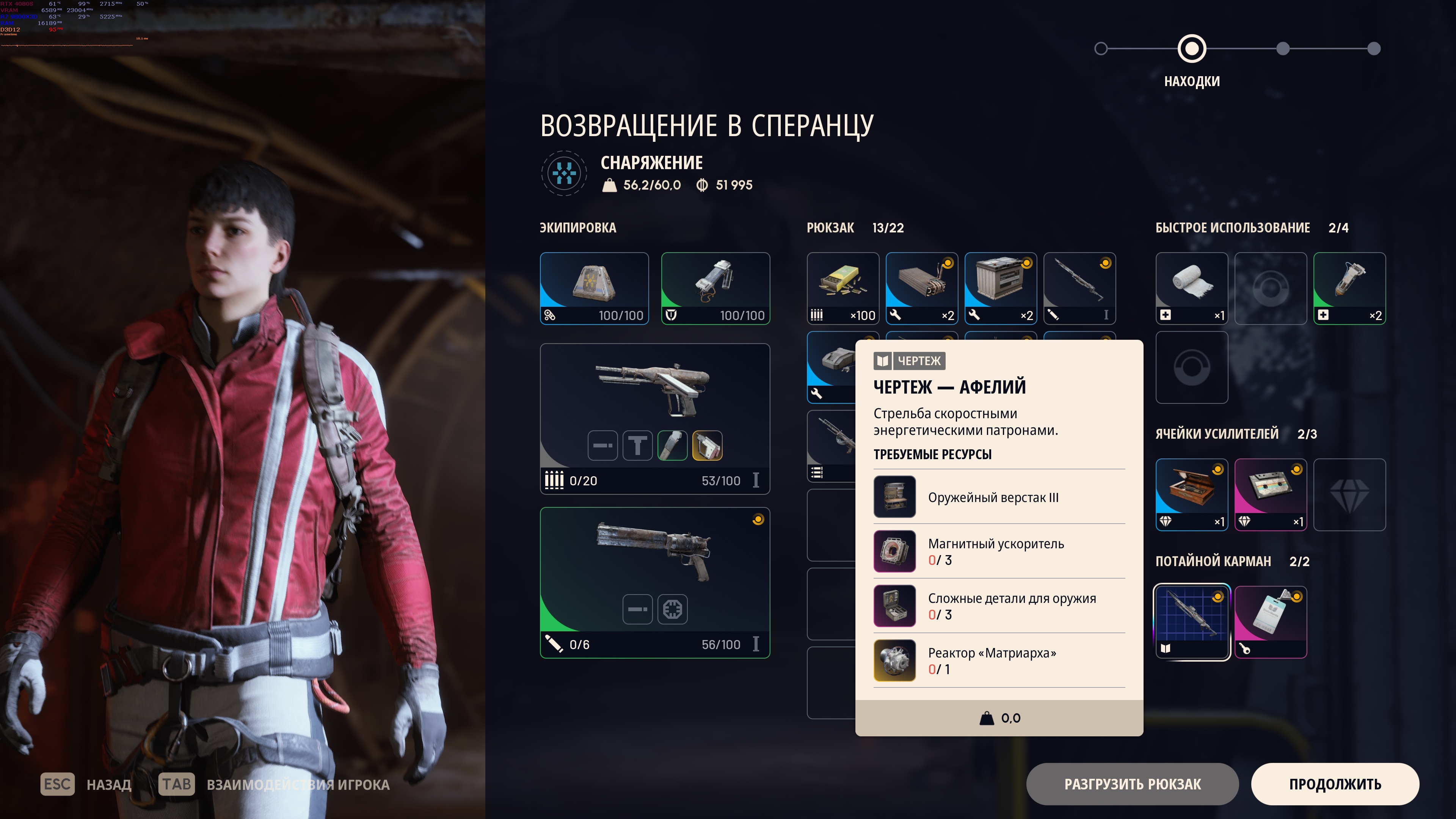The height and width of the screenshot is (819, 1456).
Task: Select the key card in the secret pocket
Action: coord(1270,622)
